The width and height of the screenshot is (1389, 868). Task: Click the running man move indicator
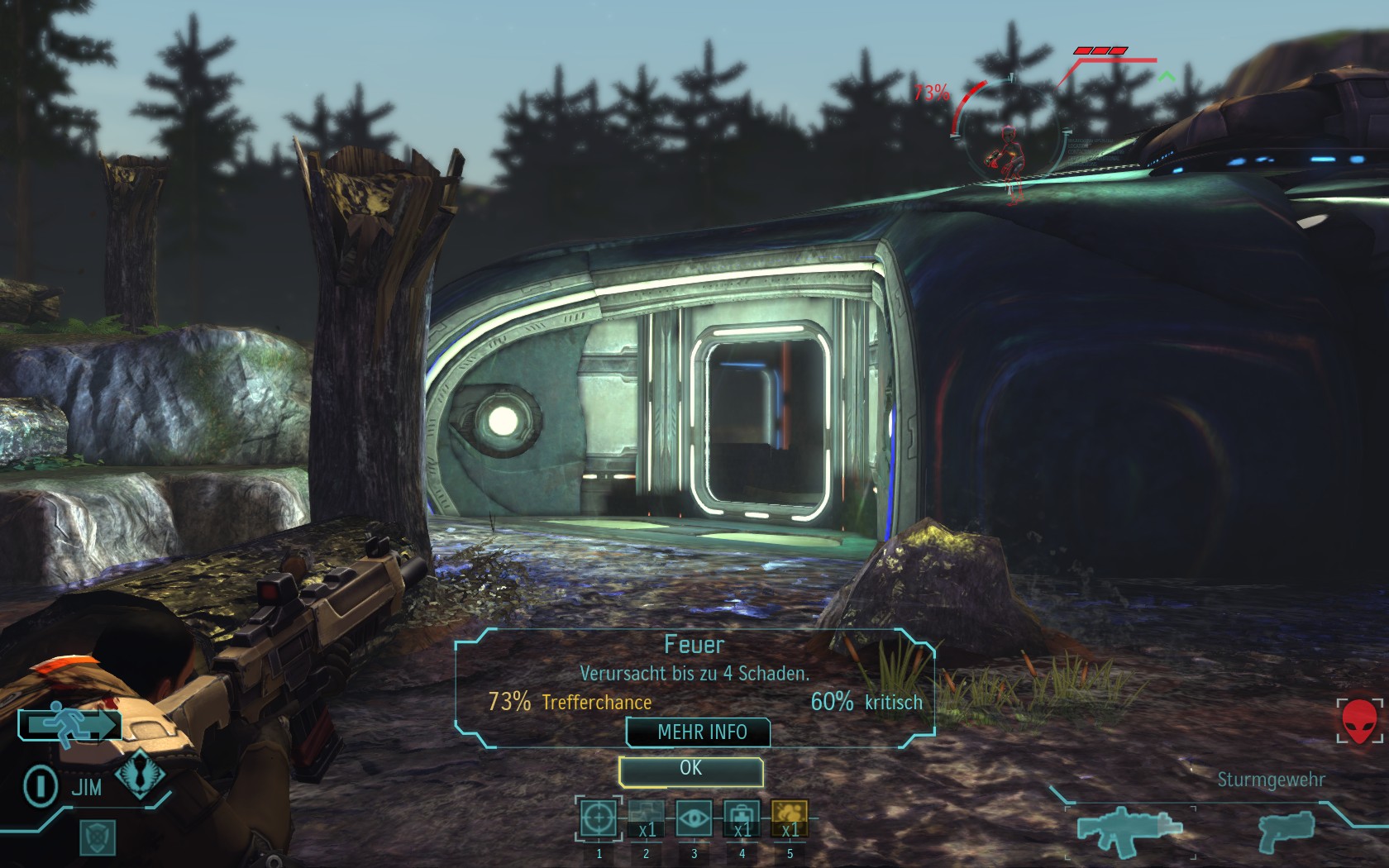tap(69, 724)
